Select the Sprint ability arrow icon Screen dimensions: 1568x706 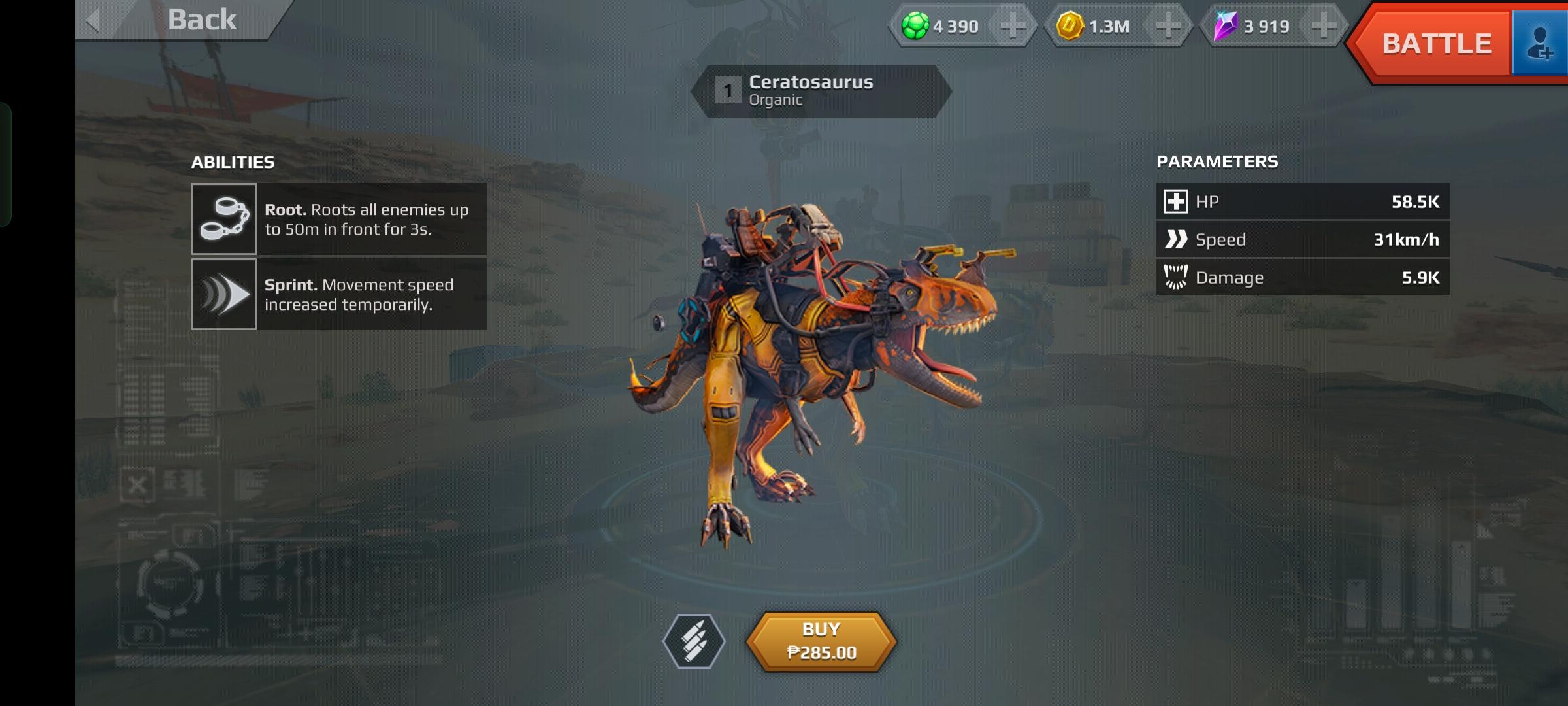(x=224, y=294)
